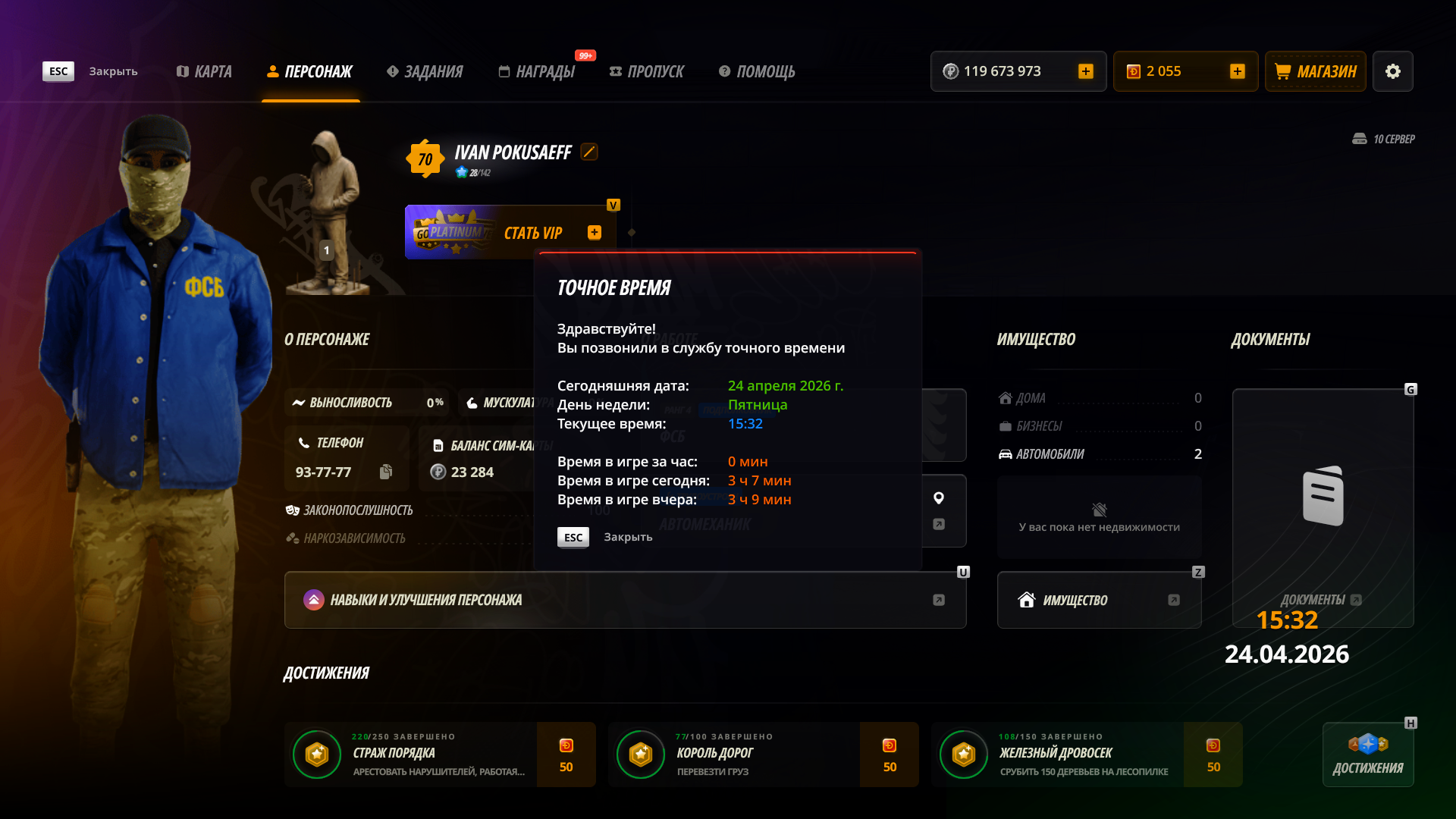
Task: Close the ТОЧНОЕ ВРЕМЯ popup
Action: [x=573, y=537]
